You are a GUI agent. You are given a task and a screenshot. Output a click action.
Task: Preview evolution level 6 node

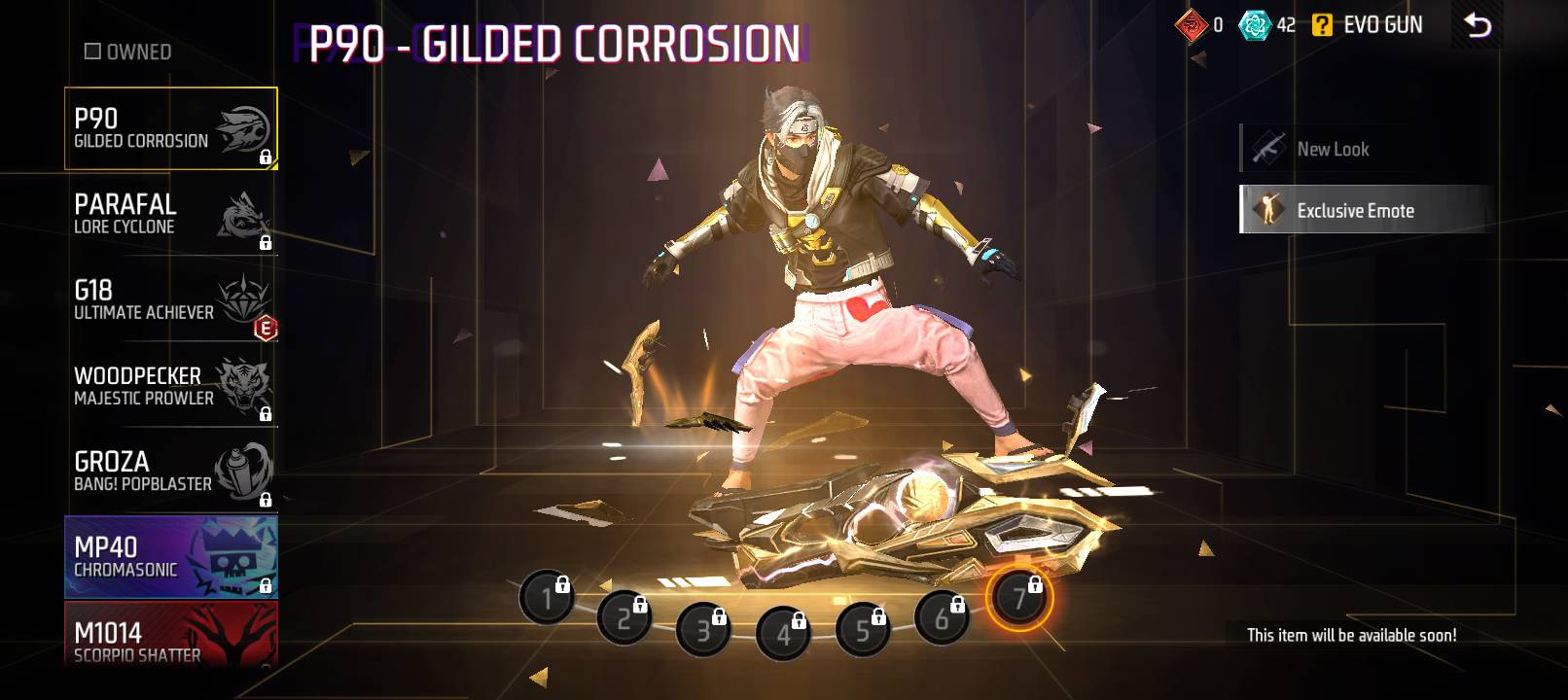click(942, 617)
